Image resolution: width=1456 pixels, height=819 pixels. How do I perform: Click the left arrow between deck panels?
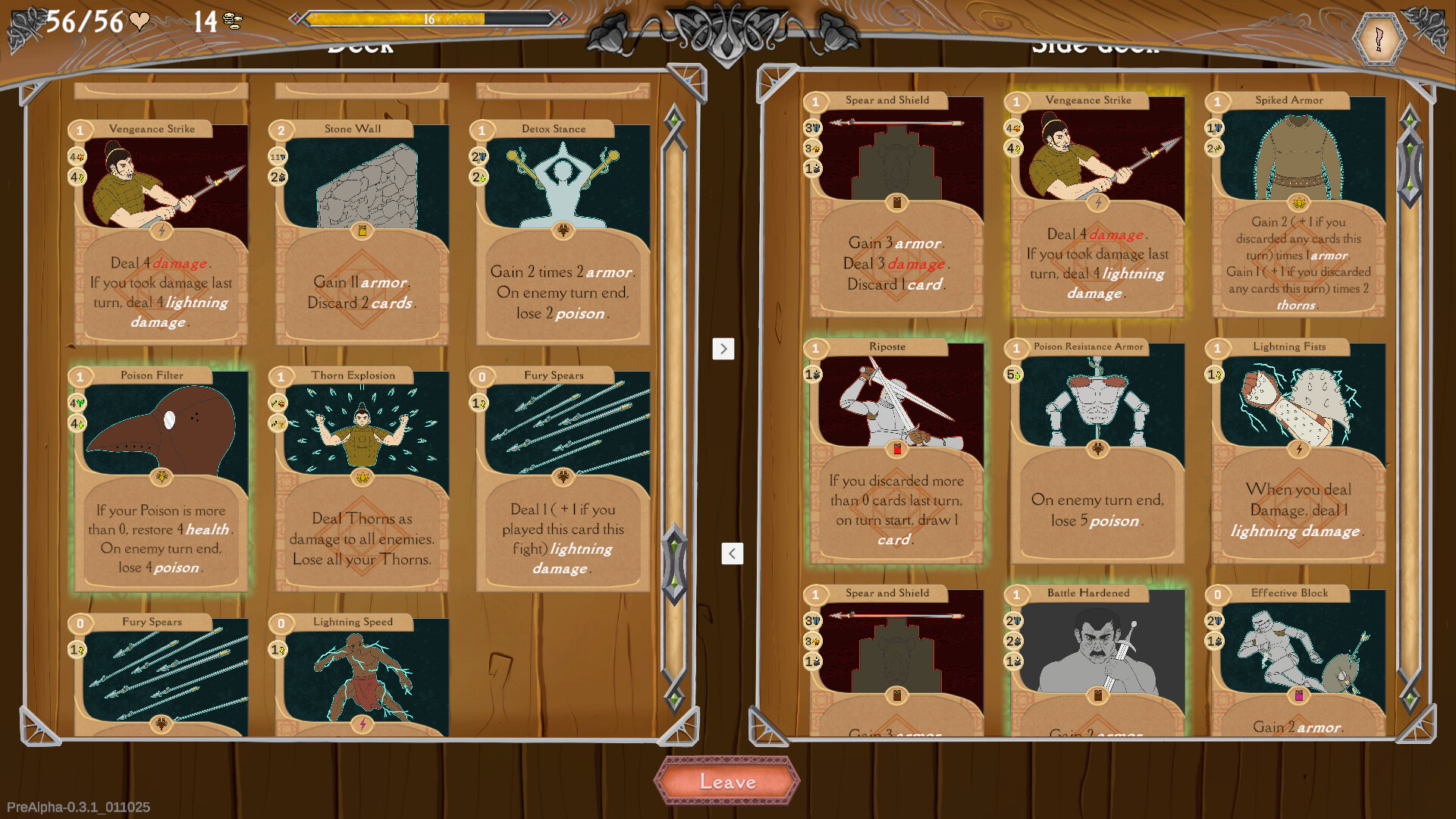pos(731,554)
